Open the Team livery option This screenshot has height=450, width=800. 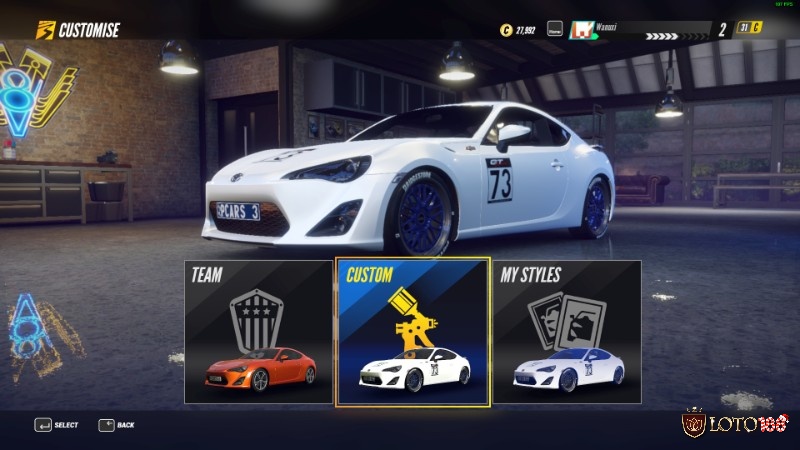(x=258, y=332)
